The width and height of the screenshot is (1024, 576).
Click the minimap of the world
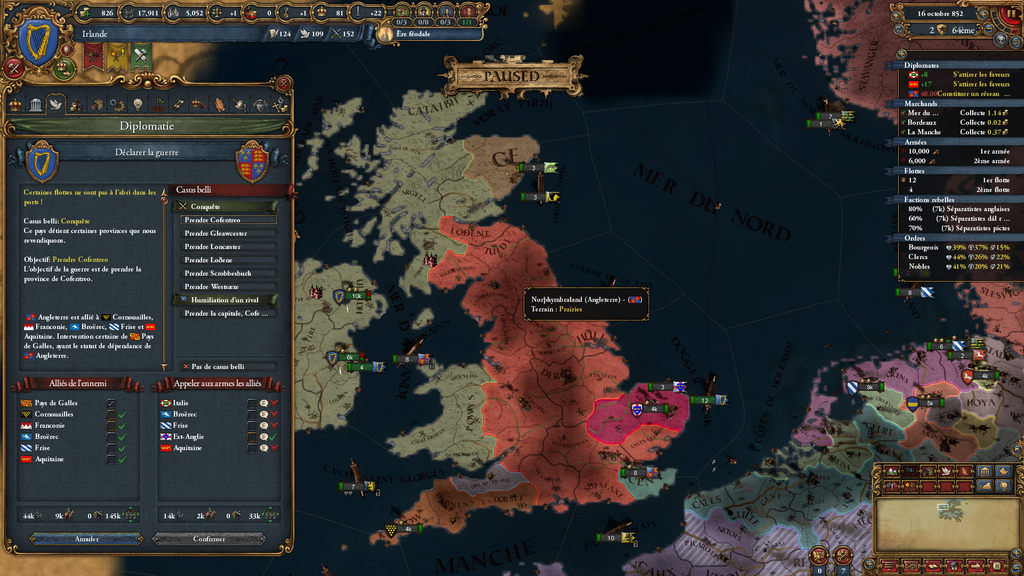pyautogui.click(x=946, y=523)
